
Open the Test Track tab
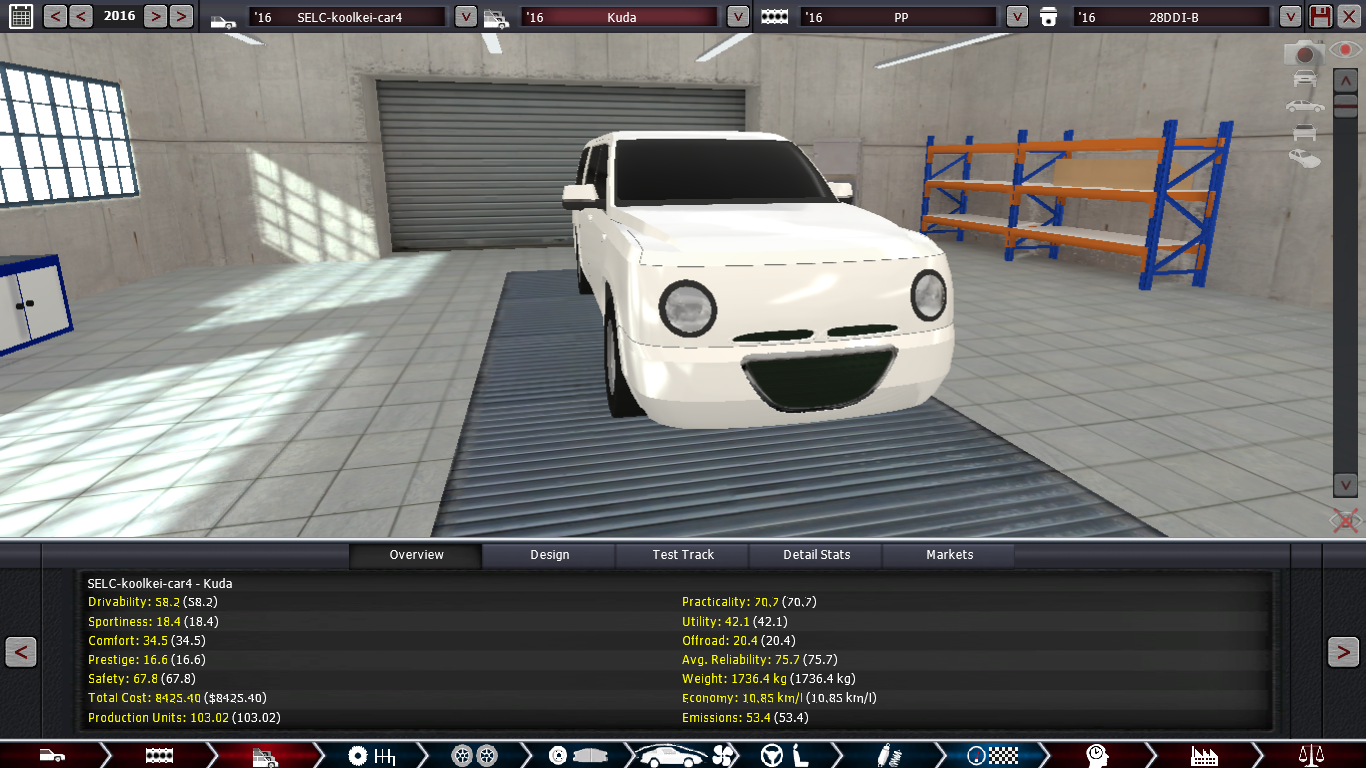pos(683,555)
